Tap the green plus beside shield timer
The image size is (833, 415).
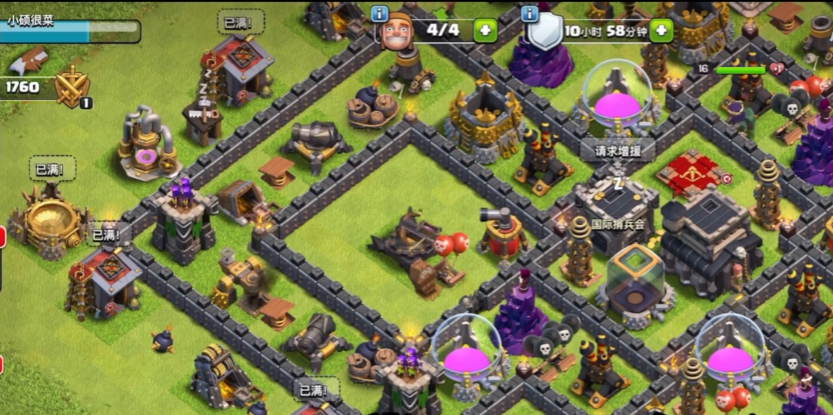[661, 30]
